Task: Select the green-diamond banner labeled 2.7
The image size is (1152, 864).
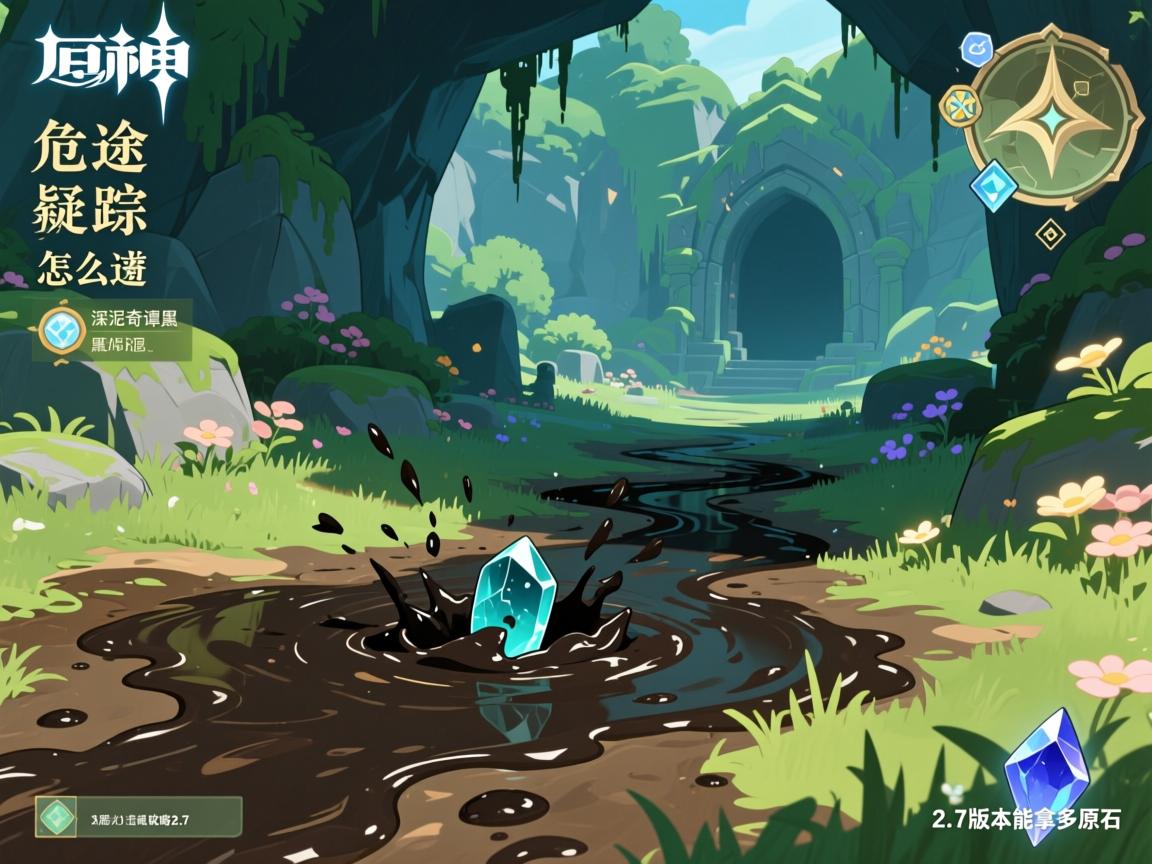Action: [x=138, y=816]
